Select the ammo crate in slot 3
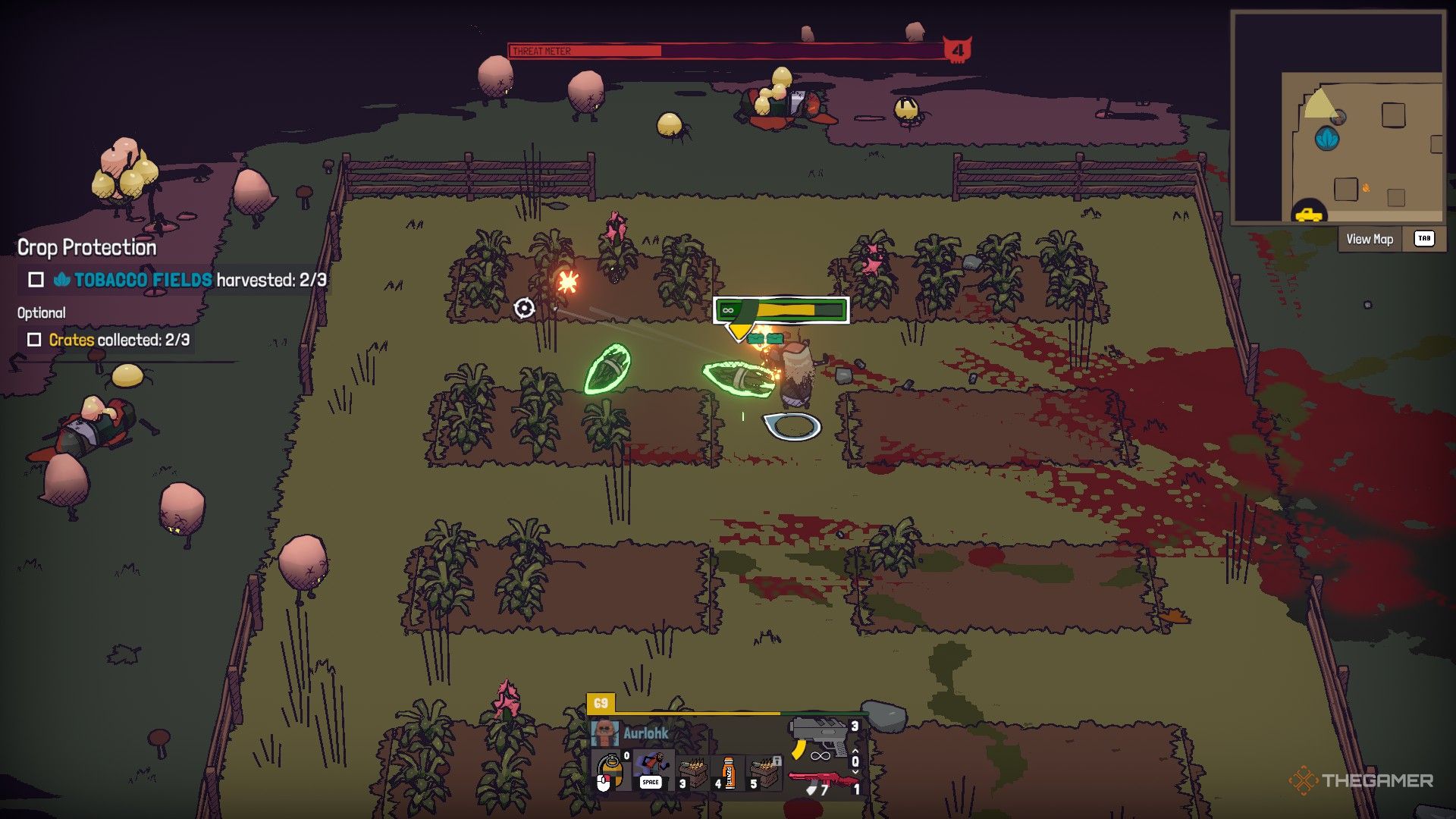Screen dimensions: 1456x819 [693, 773]
